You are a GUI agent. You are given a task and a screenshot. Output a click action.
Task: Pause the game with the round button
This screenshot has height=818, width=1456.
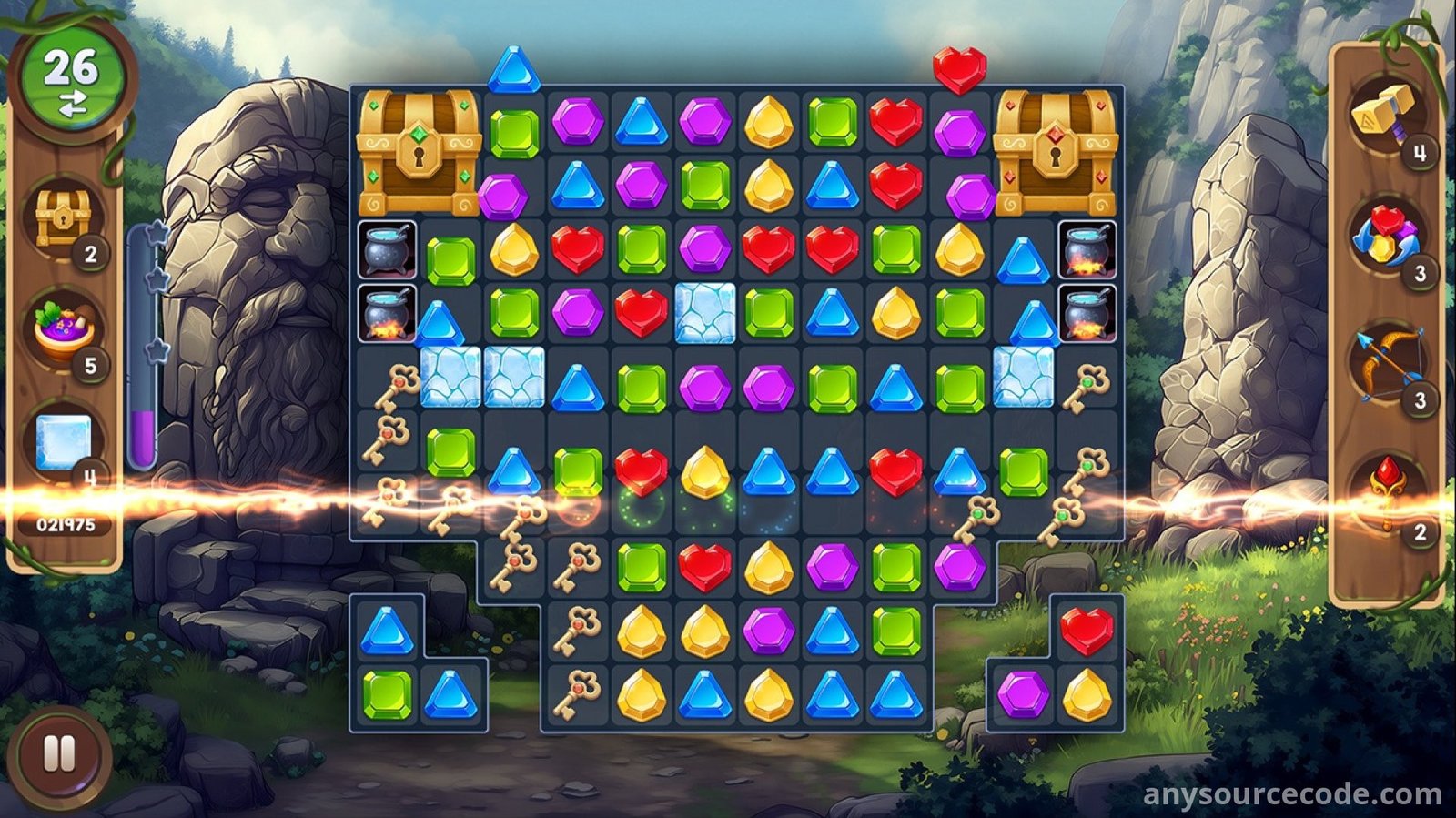point(59,754)
